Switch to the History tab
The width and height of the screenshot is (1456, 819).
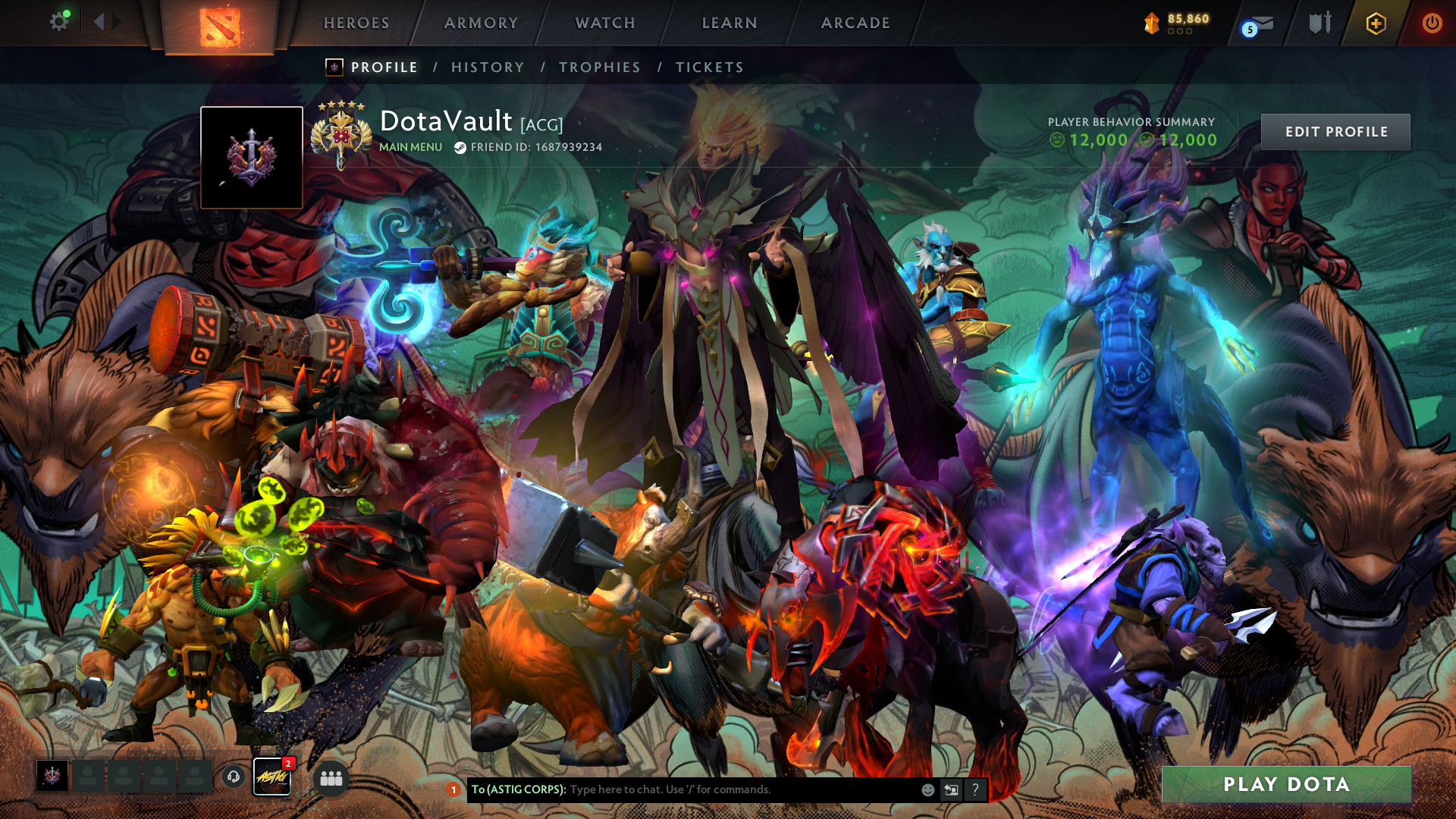click(x=488, y=67)
